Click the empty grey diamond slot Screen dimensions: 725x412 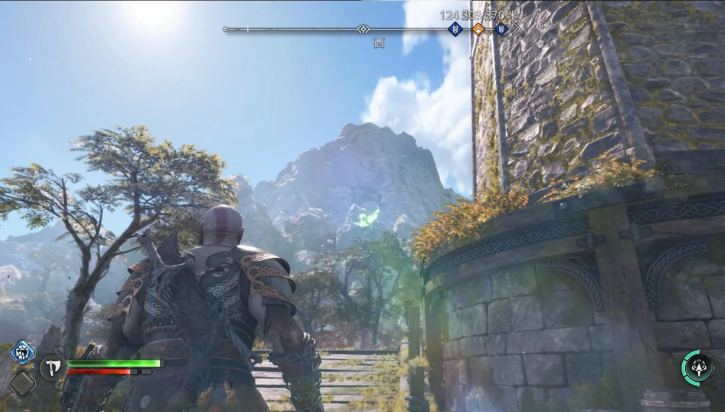[22, 382]
